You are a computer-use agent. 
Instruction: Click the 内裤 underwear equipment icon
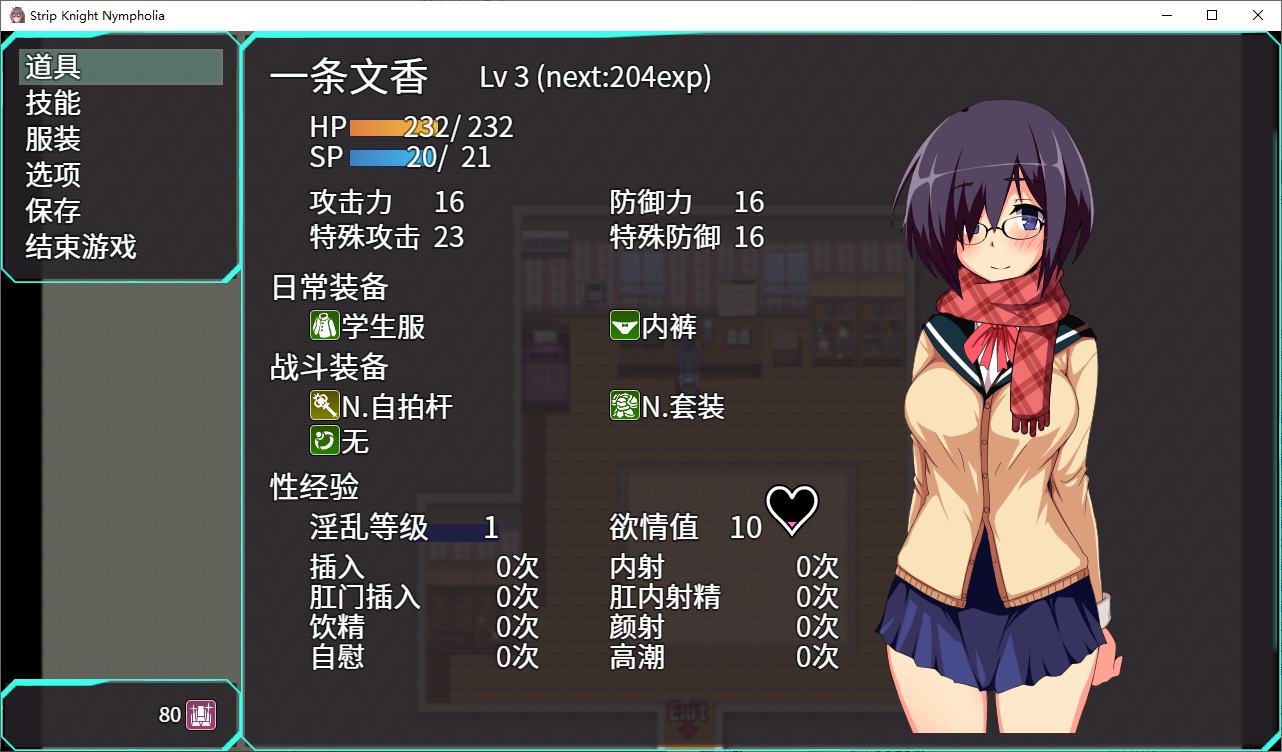[x=623, y=325]
